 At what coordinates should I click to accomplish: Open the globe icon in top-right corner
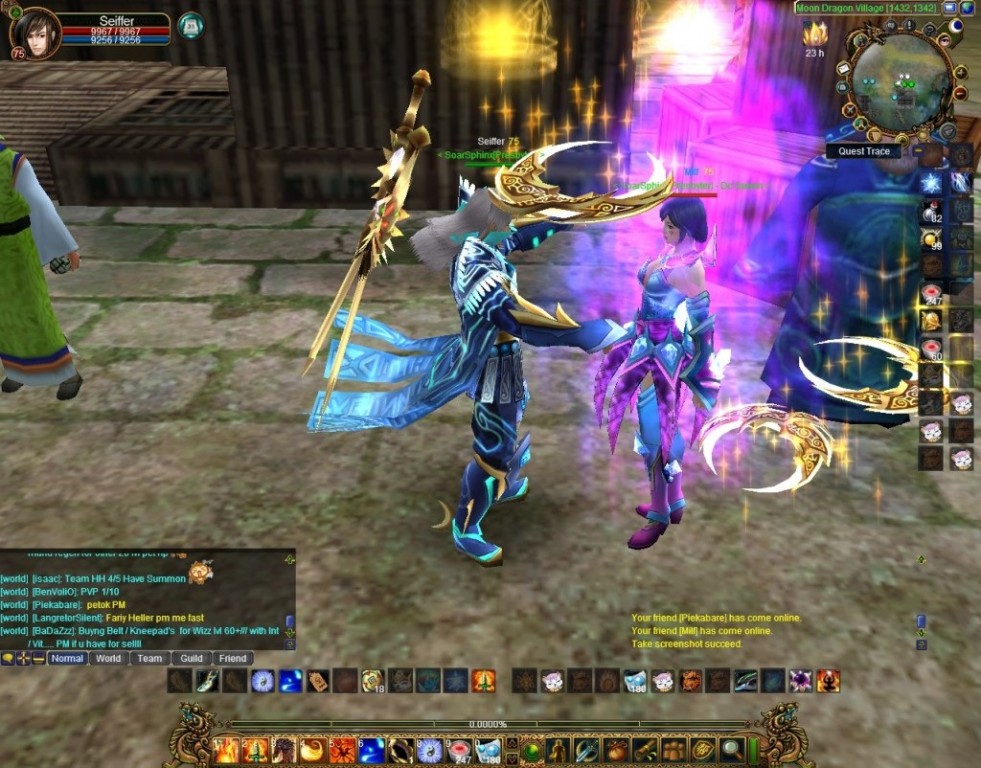(x=967, y=8)
